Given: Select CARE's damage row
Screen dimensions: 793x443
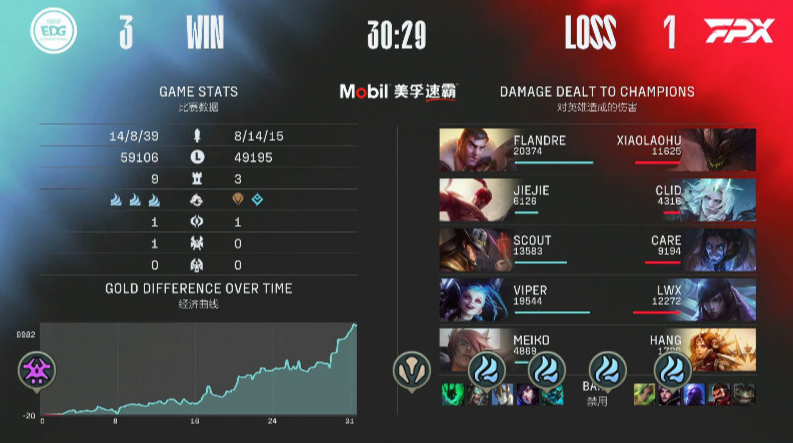Looking at the screenshot, I should coord(660,249).
